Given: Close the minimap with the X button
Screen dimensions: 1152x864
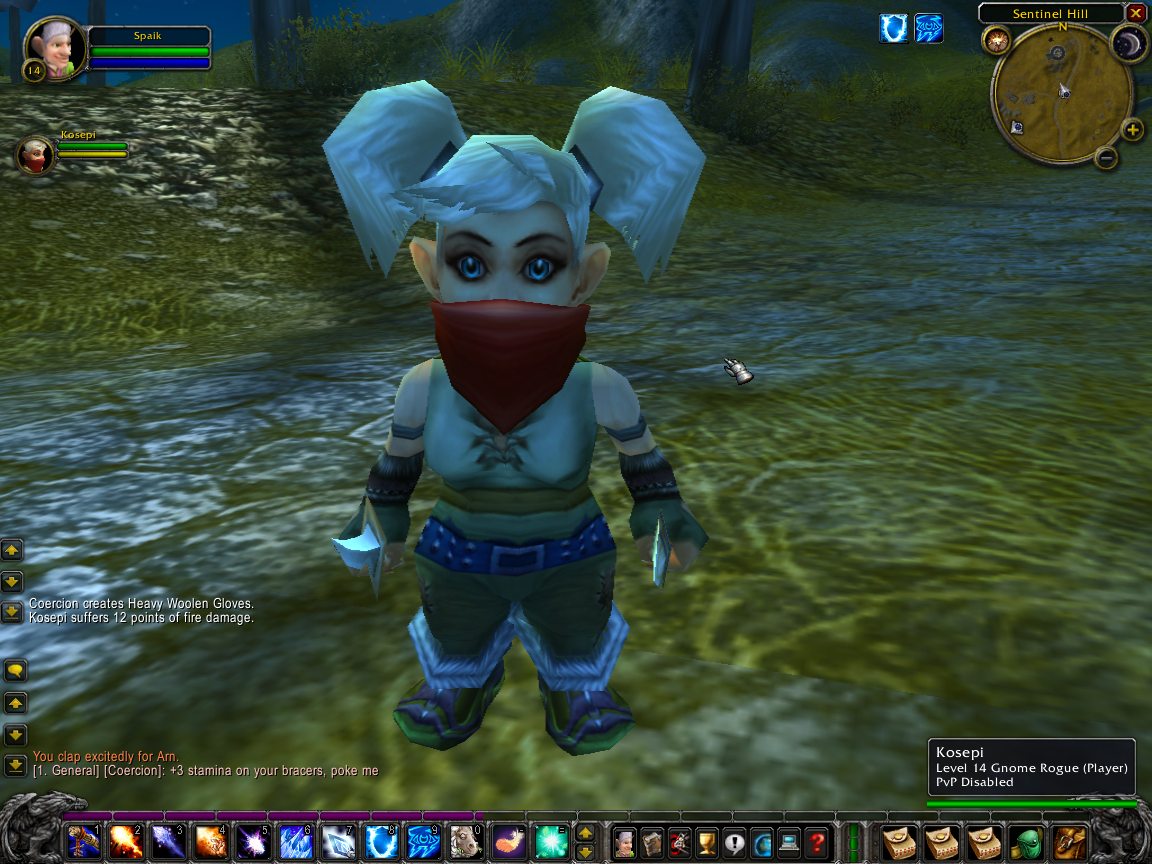Looking at the screenshot, I should point(1135,13).
